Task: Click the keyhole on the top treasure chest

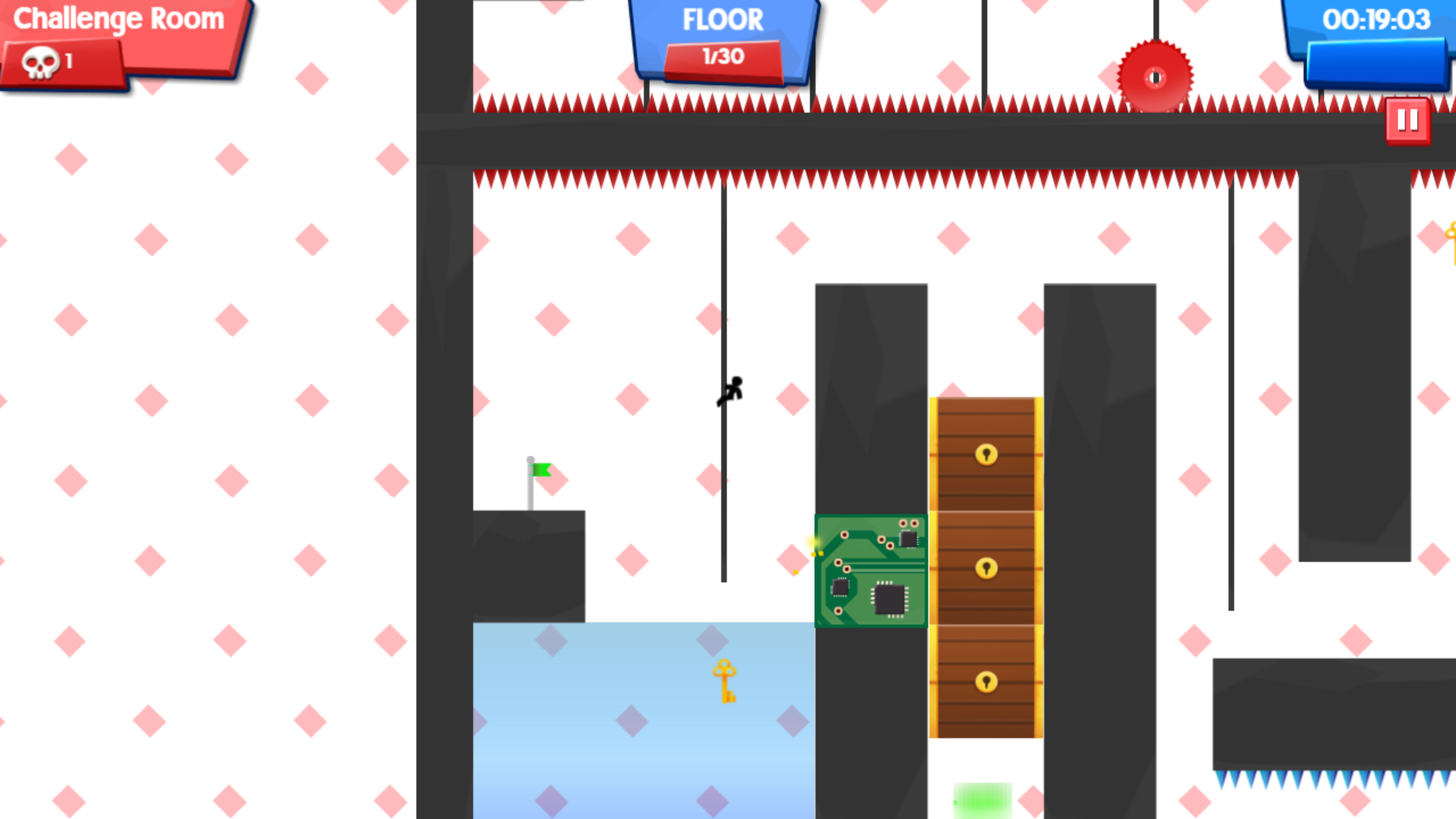Action: 985,456
